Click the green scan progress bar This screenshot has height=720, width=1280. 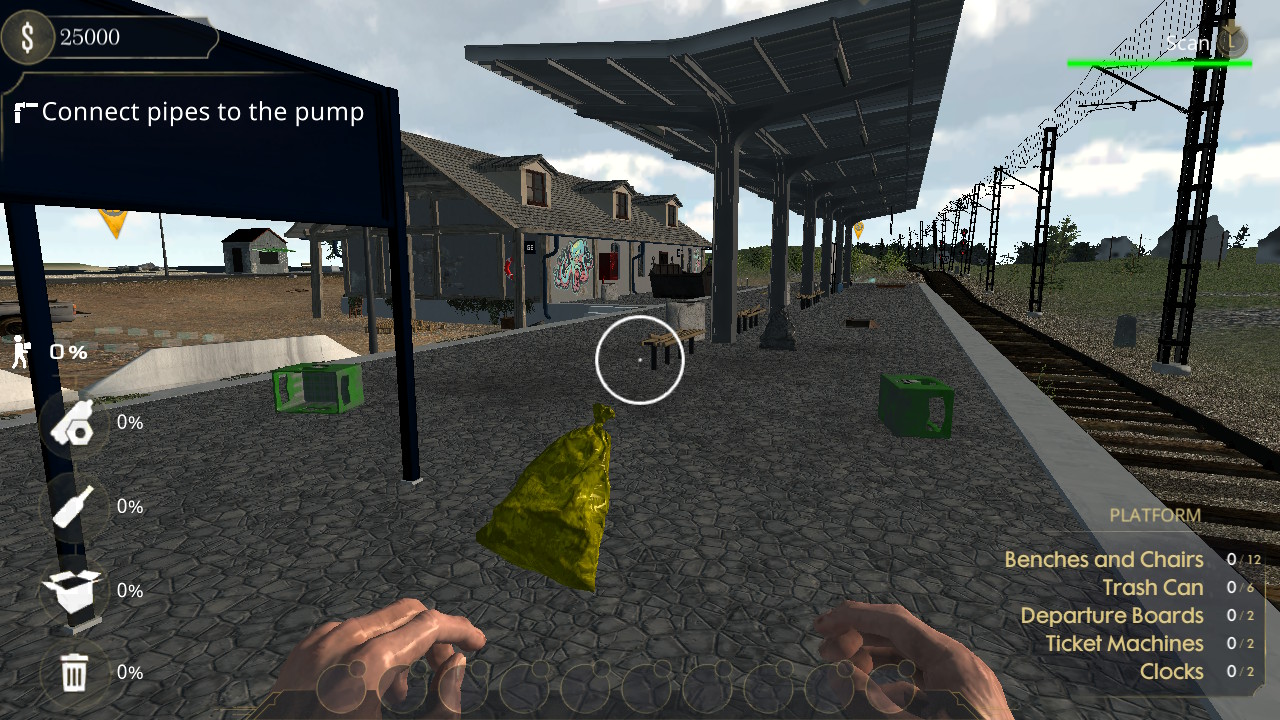[1160, 61]
